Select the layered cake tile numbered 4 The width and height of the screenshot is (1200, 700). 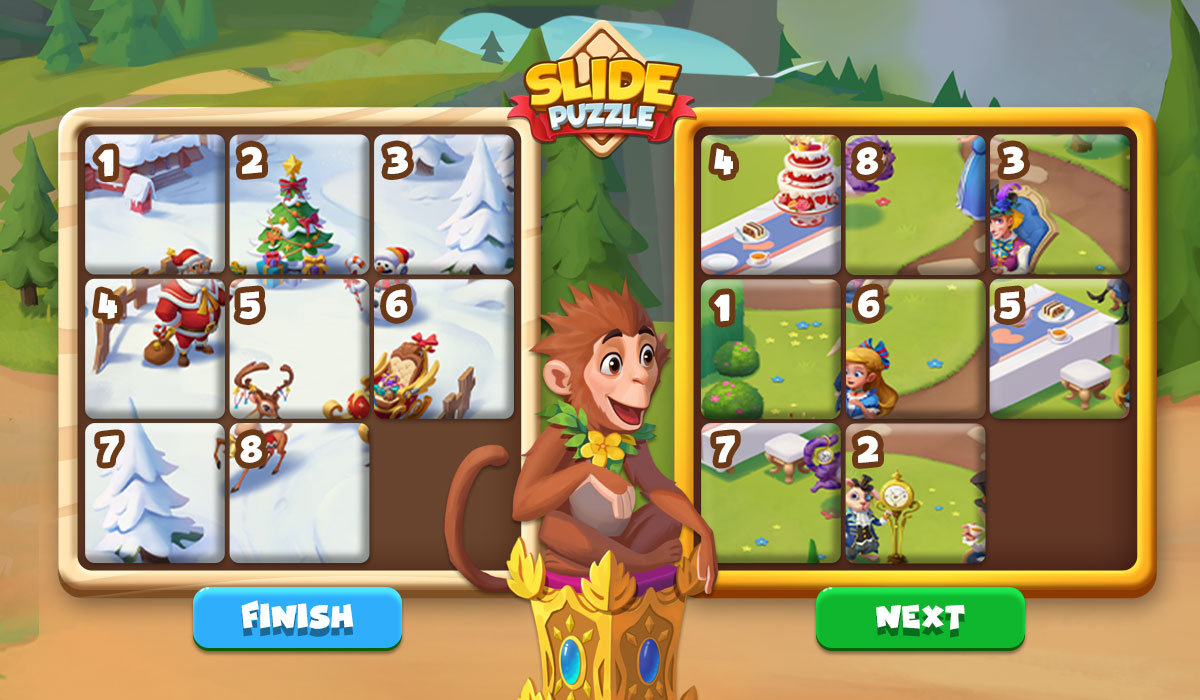(x=771, y=204)
